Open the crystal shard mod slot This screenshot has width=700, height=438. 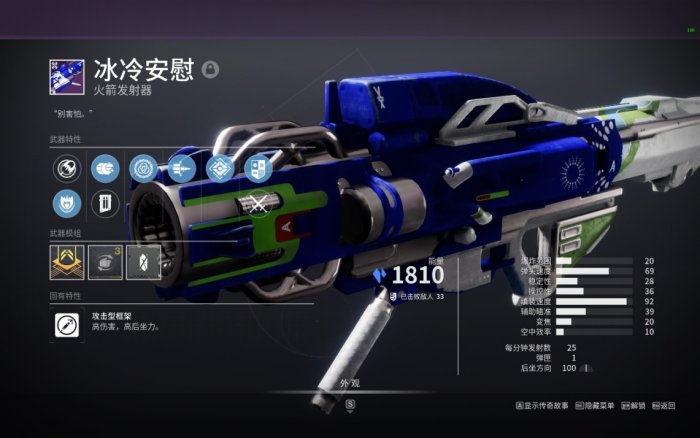point(143,263)
